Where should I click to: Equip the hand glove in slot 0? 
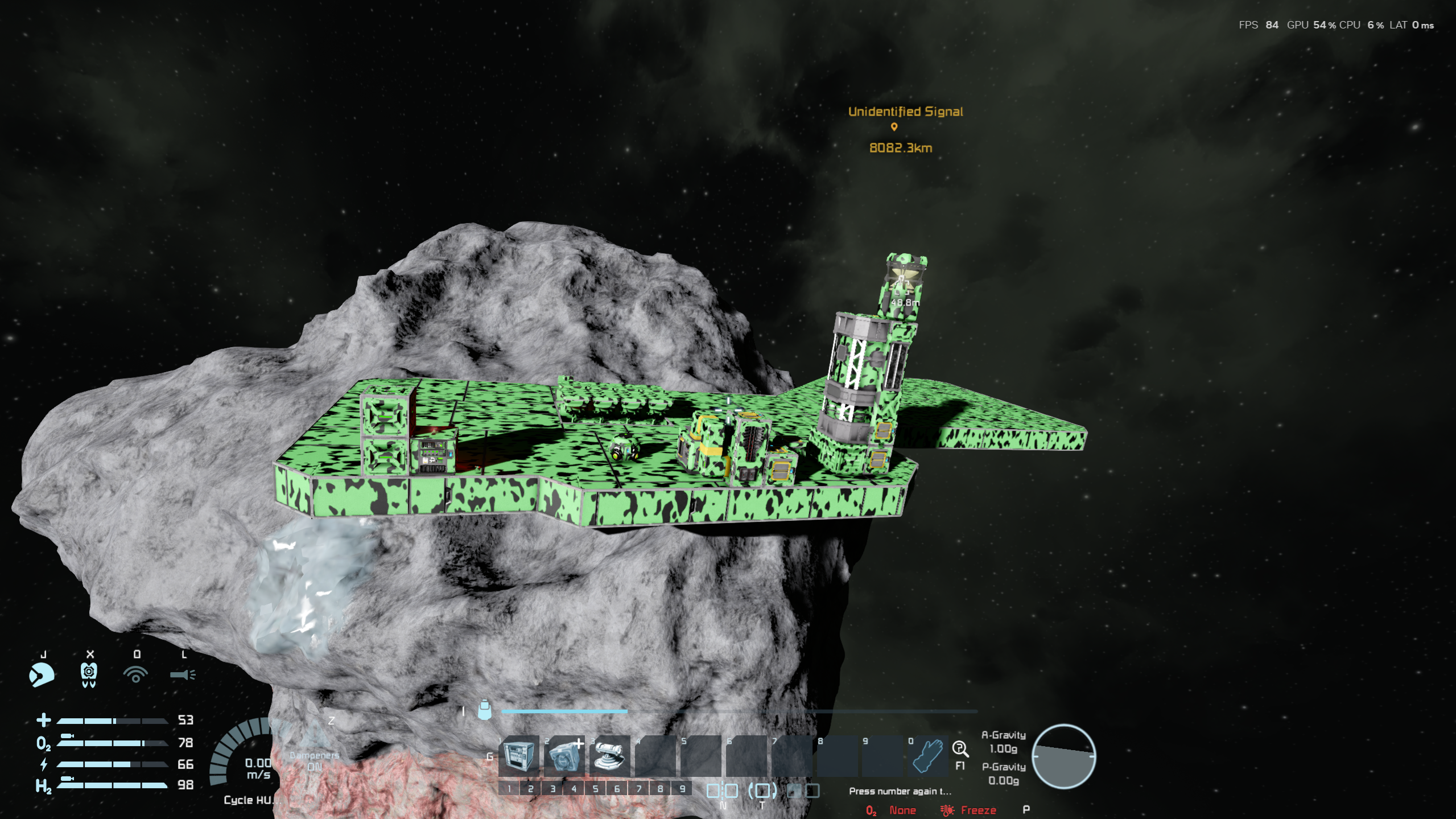point(928,756)
